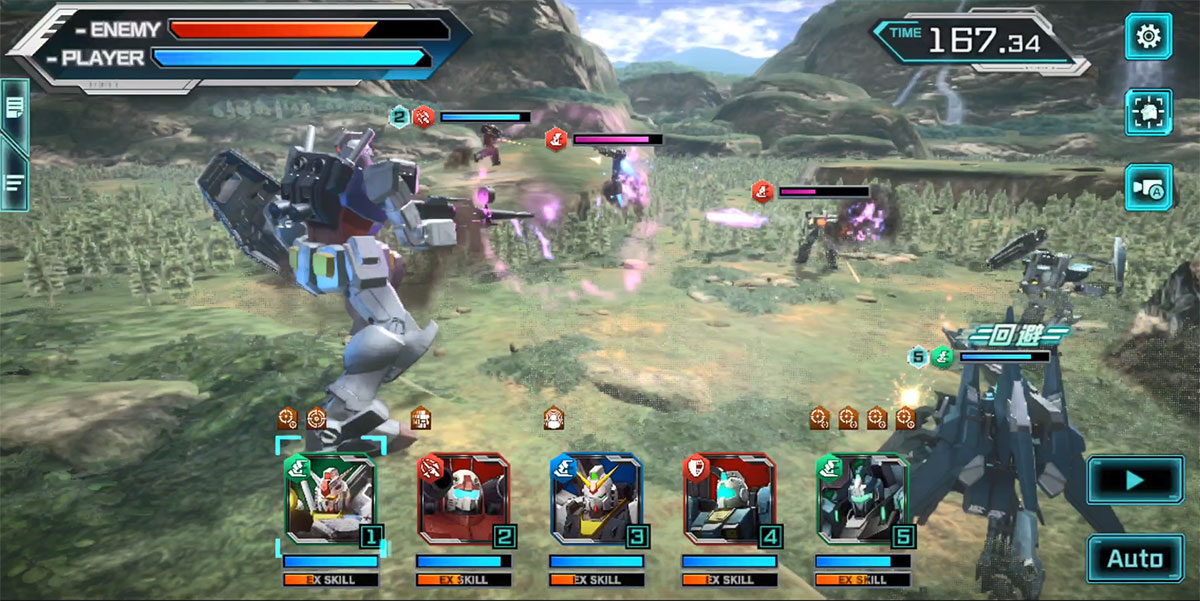The width and height of the screenshot is (1200, 601).
Task: Toggle Auto battle mode
Action: click(1134, 558)
